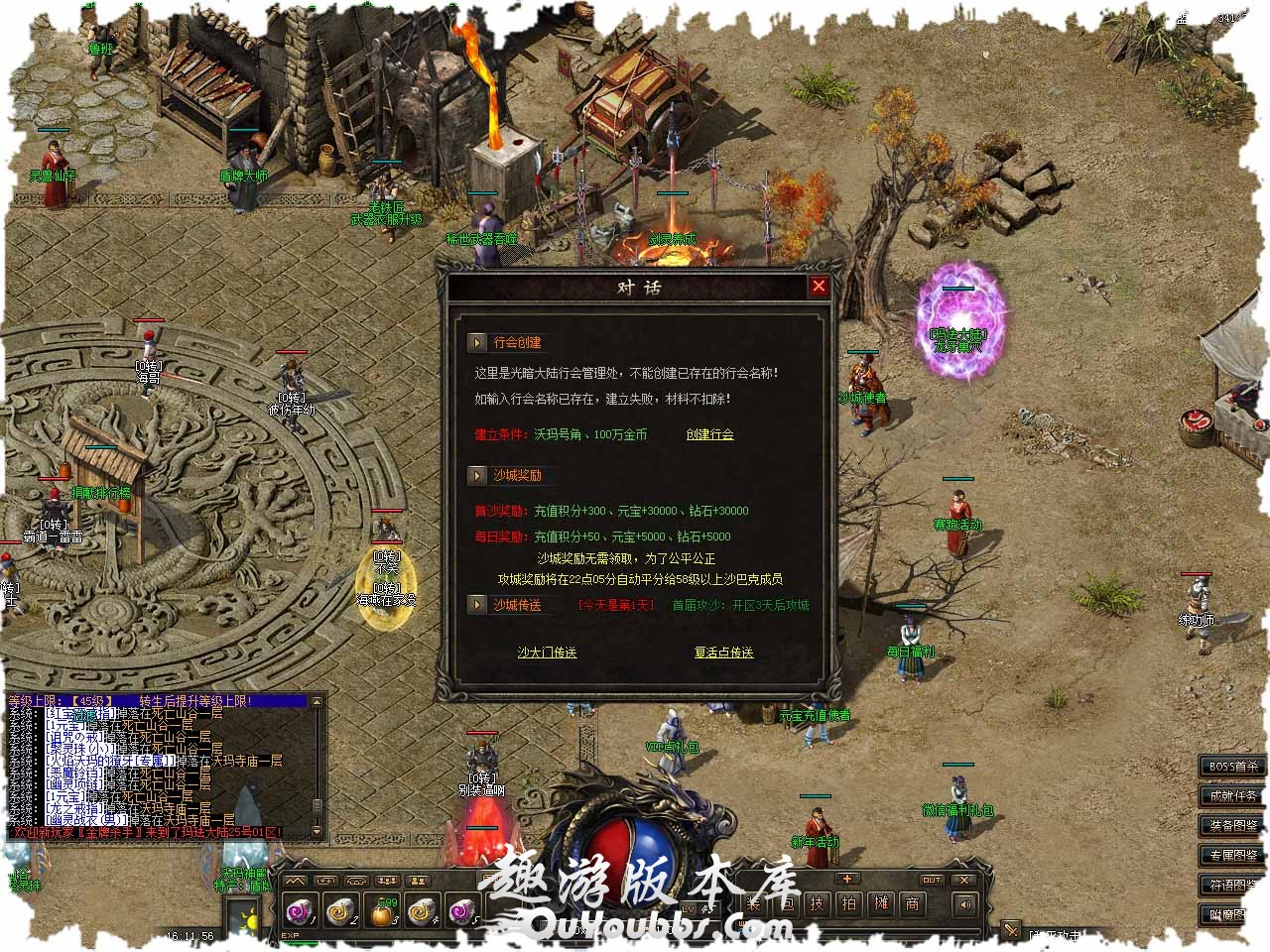Show the 装备图鉴 equipment codex
The image size is (1270, 952).
tap(1233, 826)
